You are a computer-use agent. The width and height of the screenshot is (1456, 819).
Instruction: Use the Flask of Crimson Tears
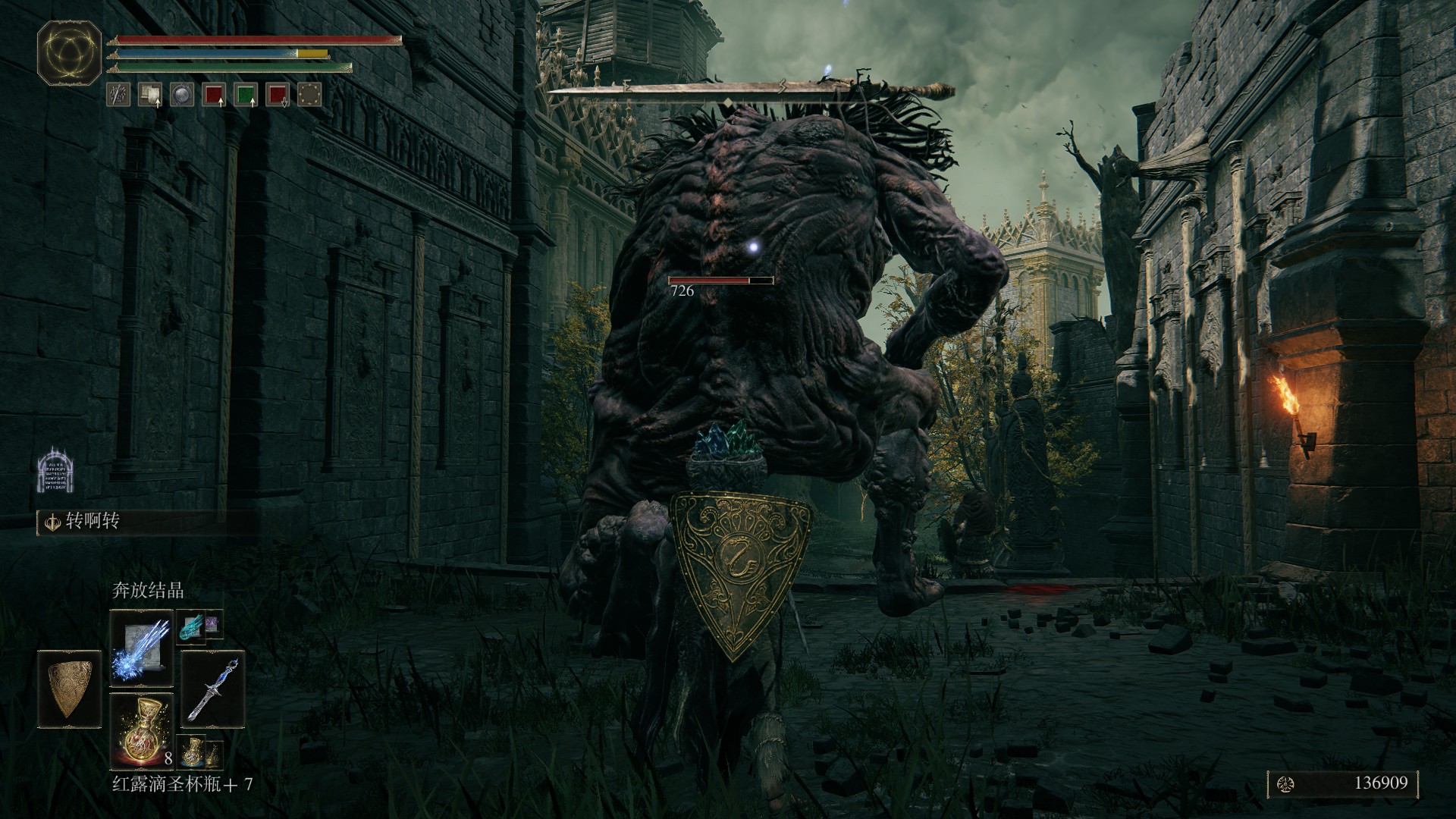(x=142, y=729)
